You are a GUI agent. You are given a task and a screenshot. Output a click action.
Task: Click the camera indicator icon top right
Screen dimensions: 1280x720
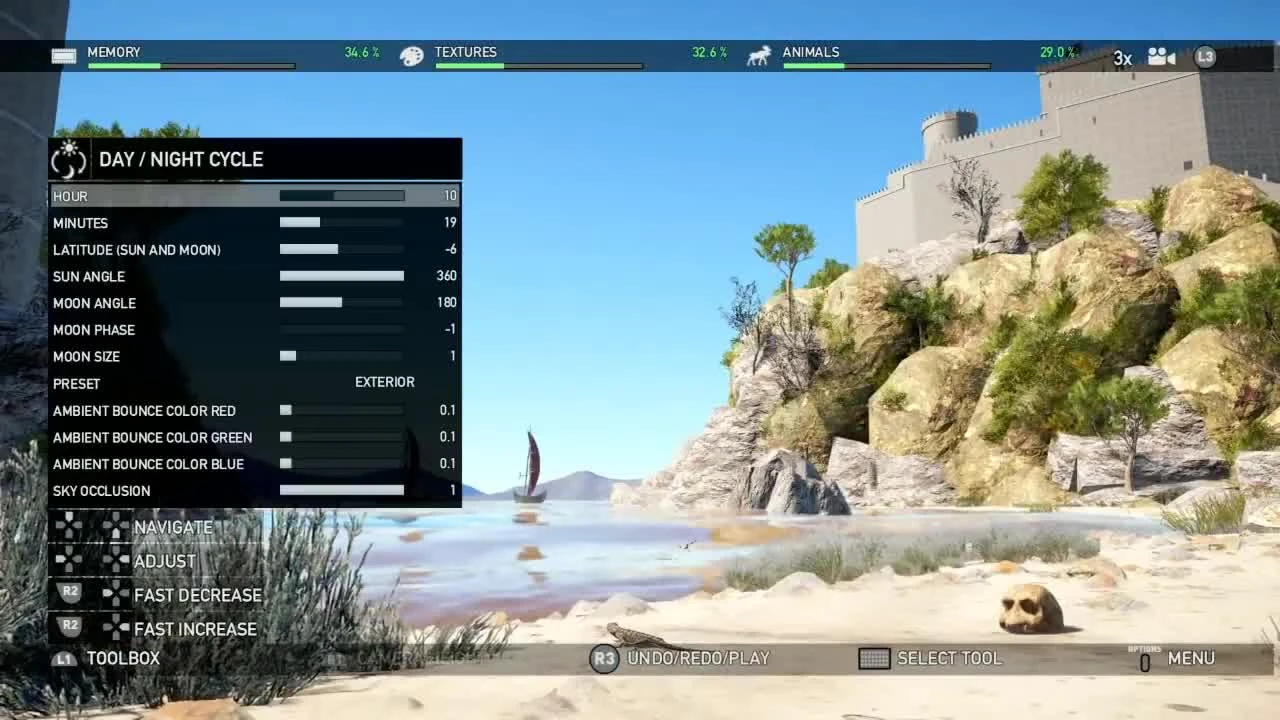(1162, 57)
